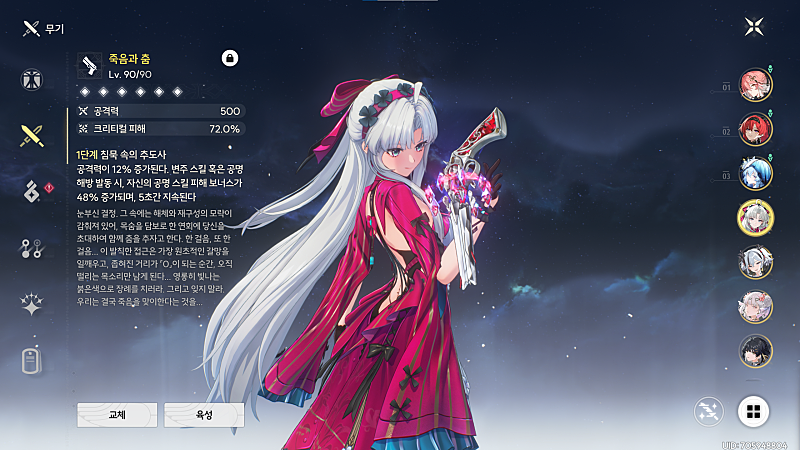Open the 육성 (enhance) weapon menu
800x450 pixels.
tap(204, 414)
